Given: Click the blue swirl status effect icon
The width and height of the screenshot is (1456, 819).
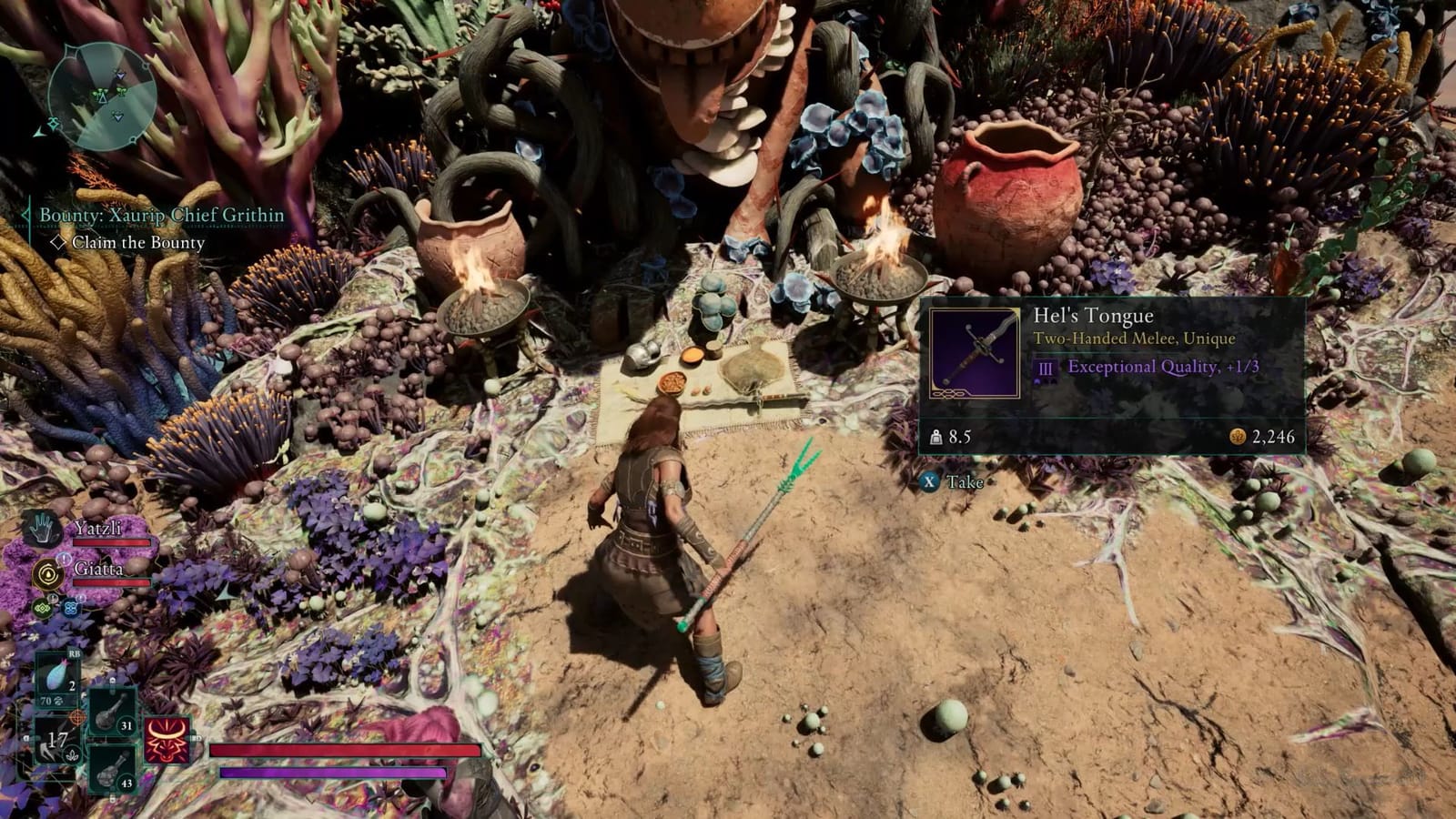Looking at the screenshot, I should coord(72,607).
